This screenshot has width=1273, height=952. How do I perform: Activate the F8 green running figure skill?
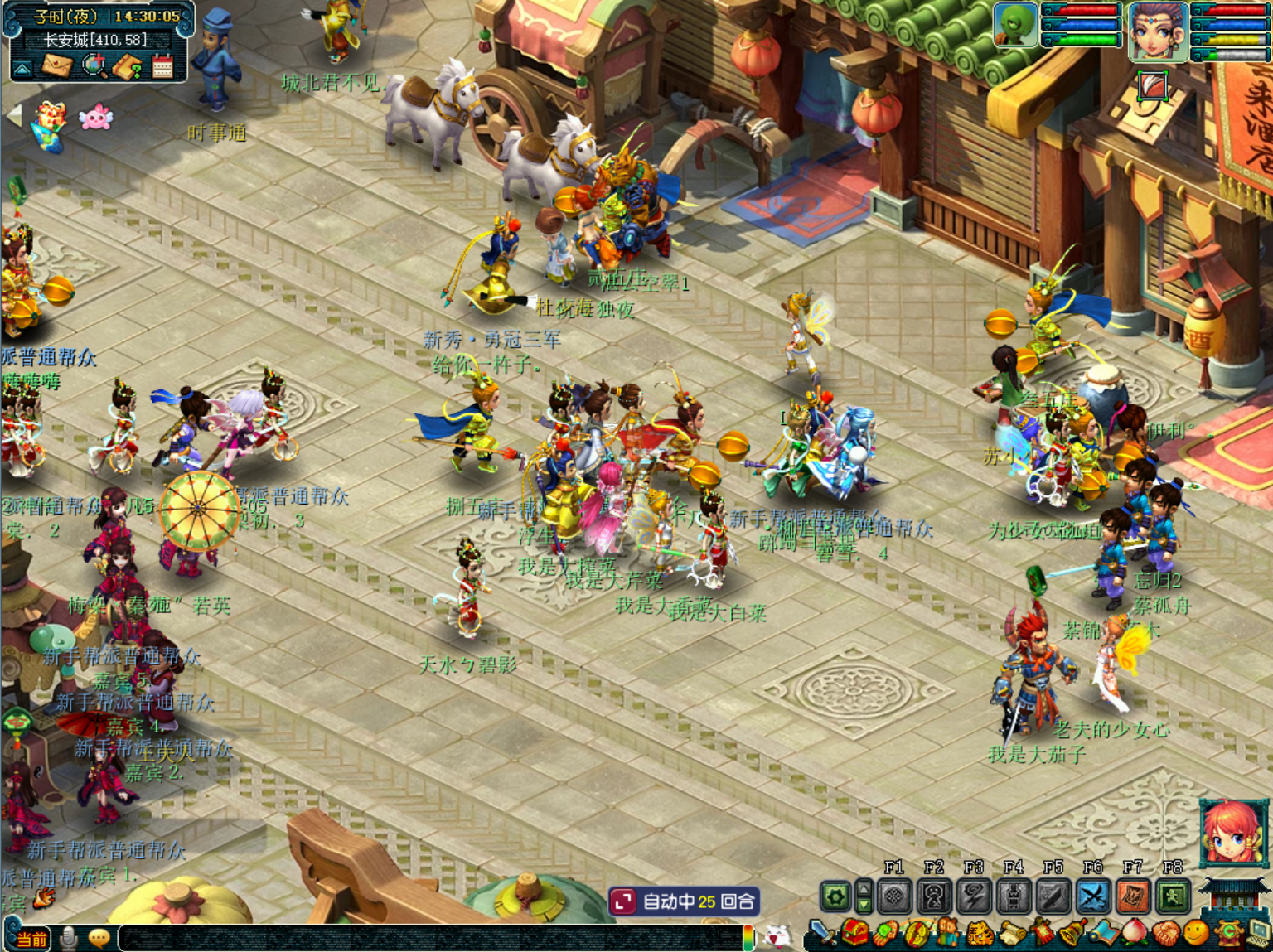pos(1173,896)
